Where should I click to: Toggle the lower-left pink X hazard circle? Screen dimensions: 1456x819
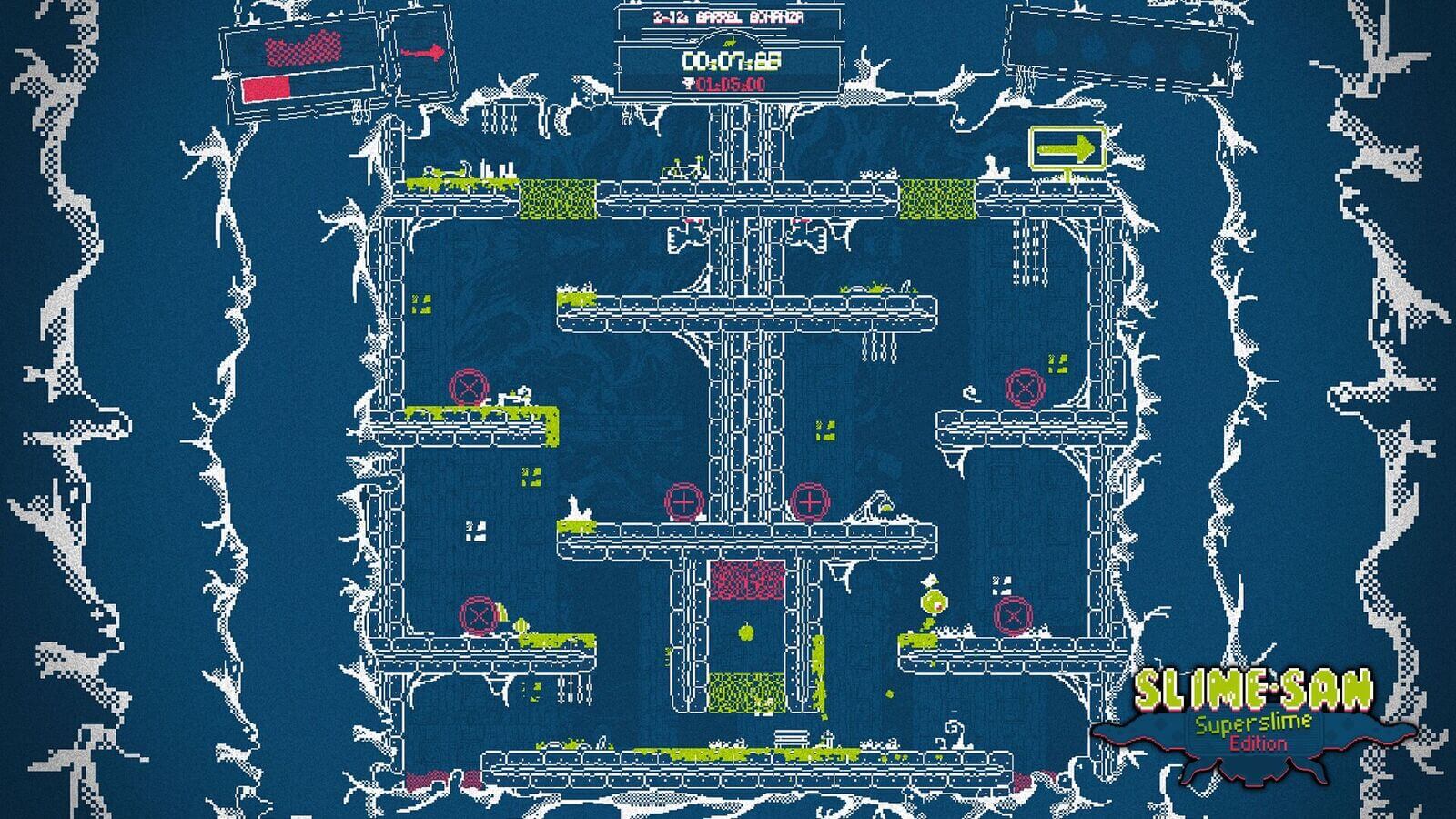[x=476, y=616]
